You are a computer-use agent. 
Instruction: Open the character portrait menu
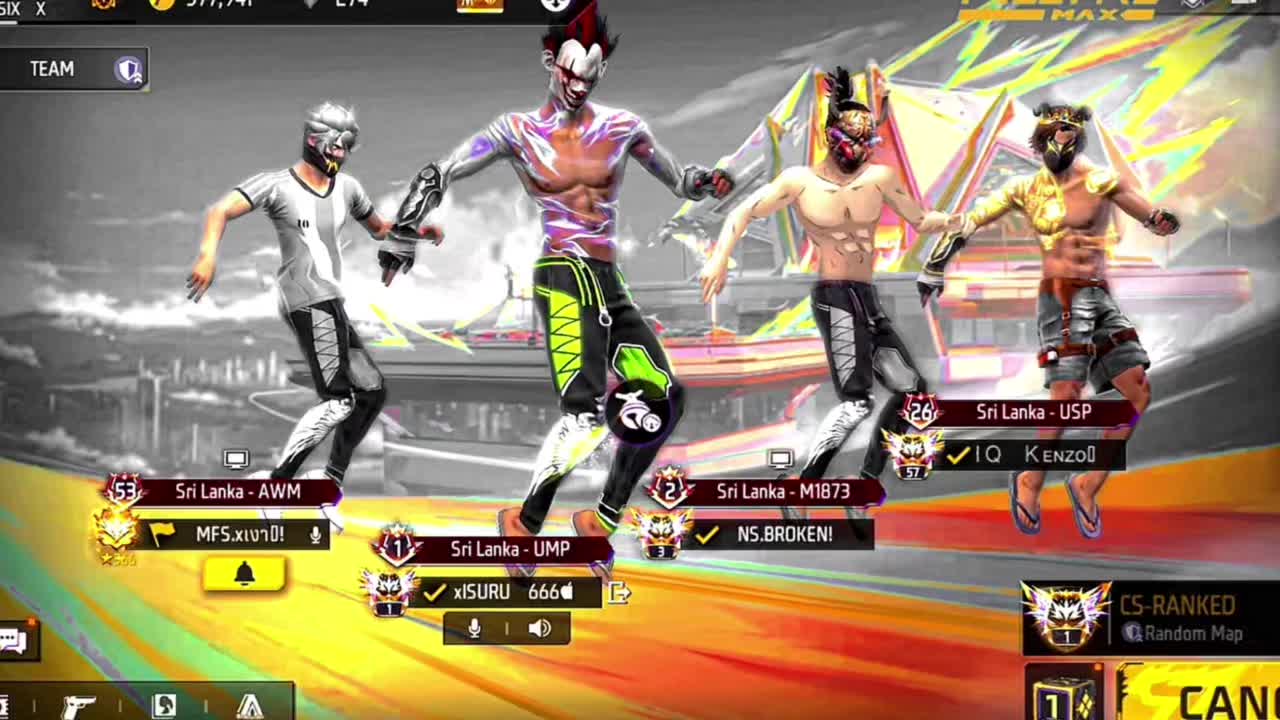click(x=164, y=706)
